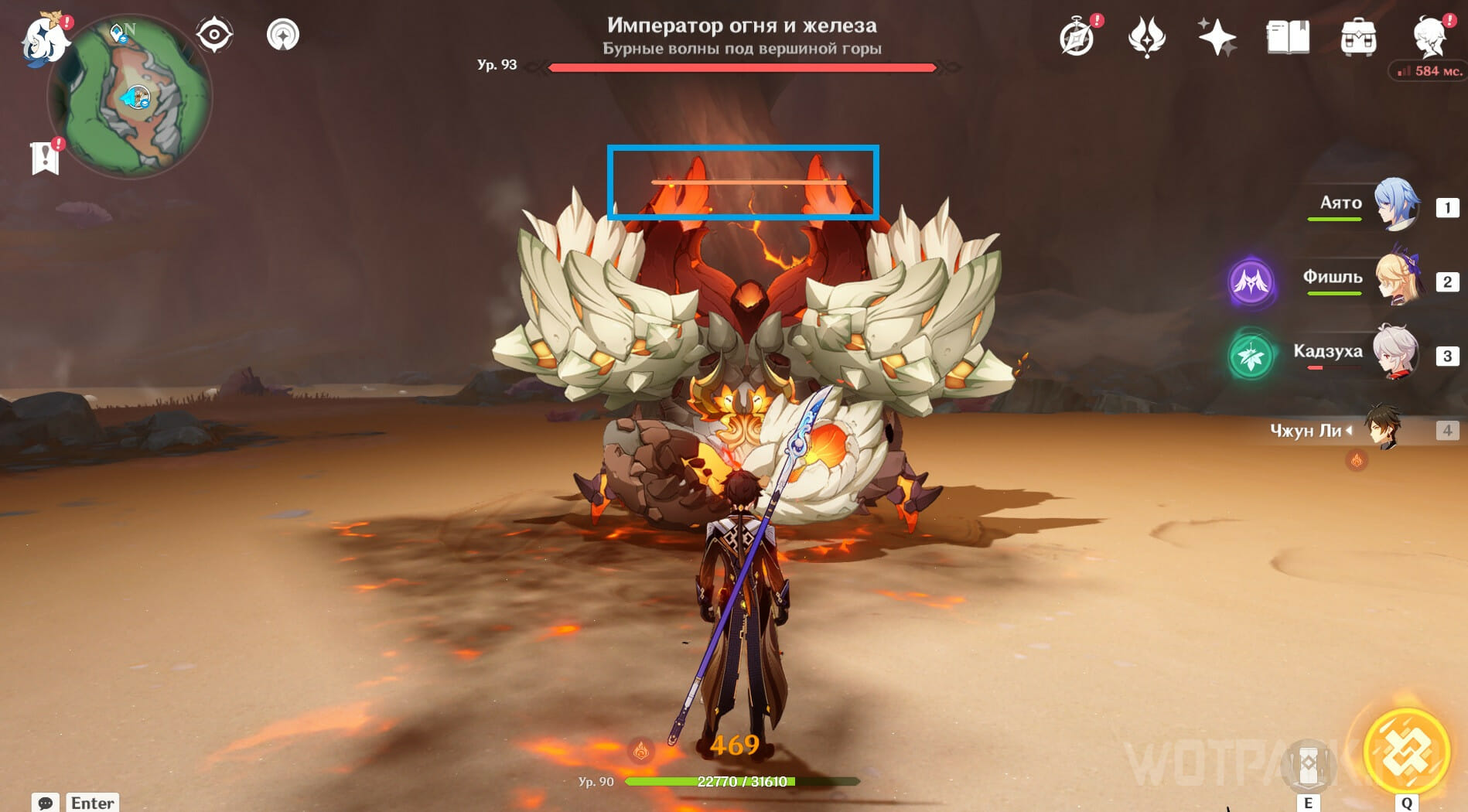This screenshot has height=812, width=1468.
Task: Open the events compass icon
Action: (x=1077, y=37)
